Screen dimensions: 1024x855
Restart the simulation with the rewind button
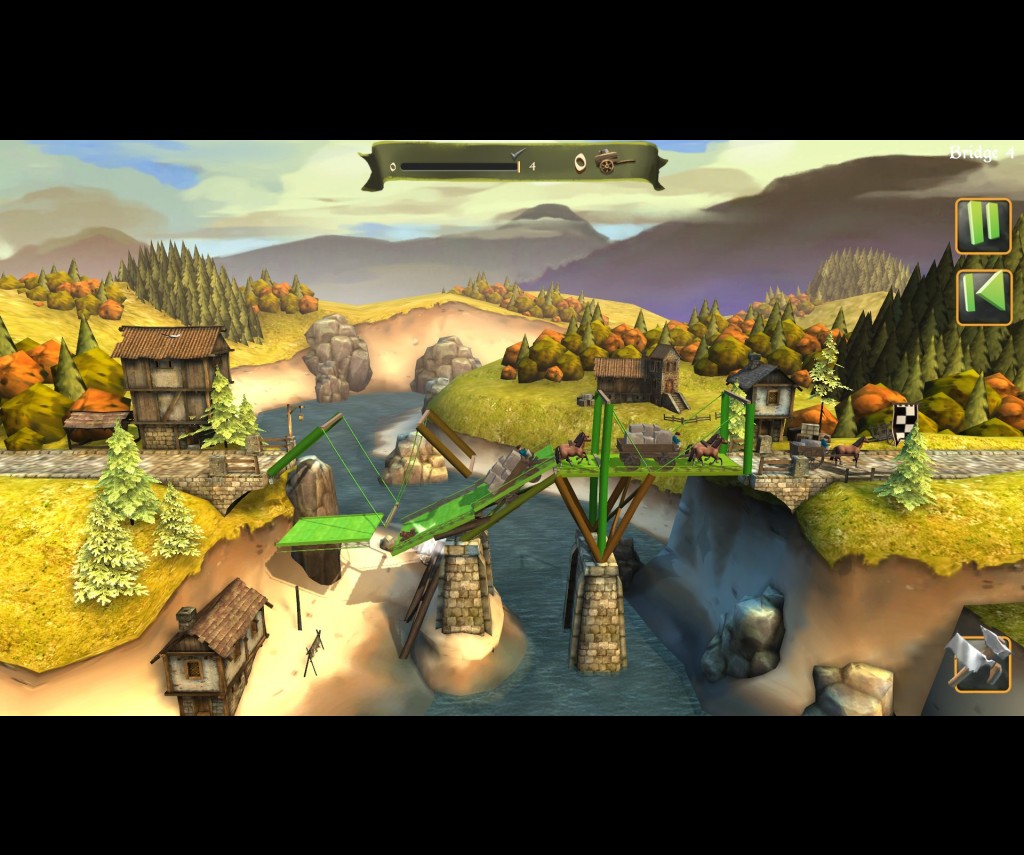(984, 297)
